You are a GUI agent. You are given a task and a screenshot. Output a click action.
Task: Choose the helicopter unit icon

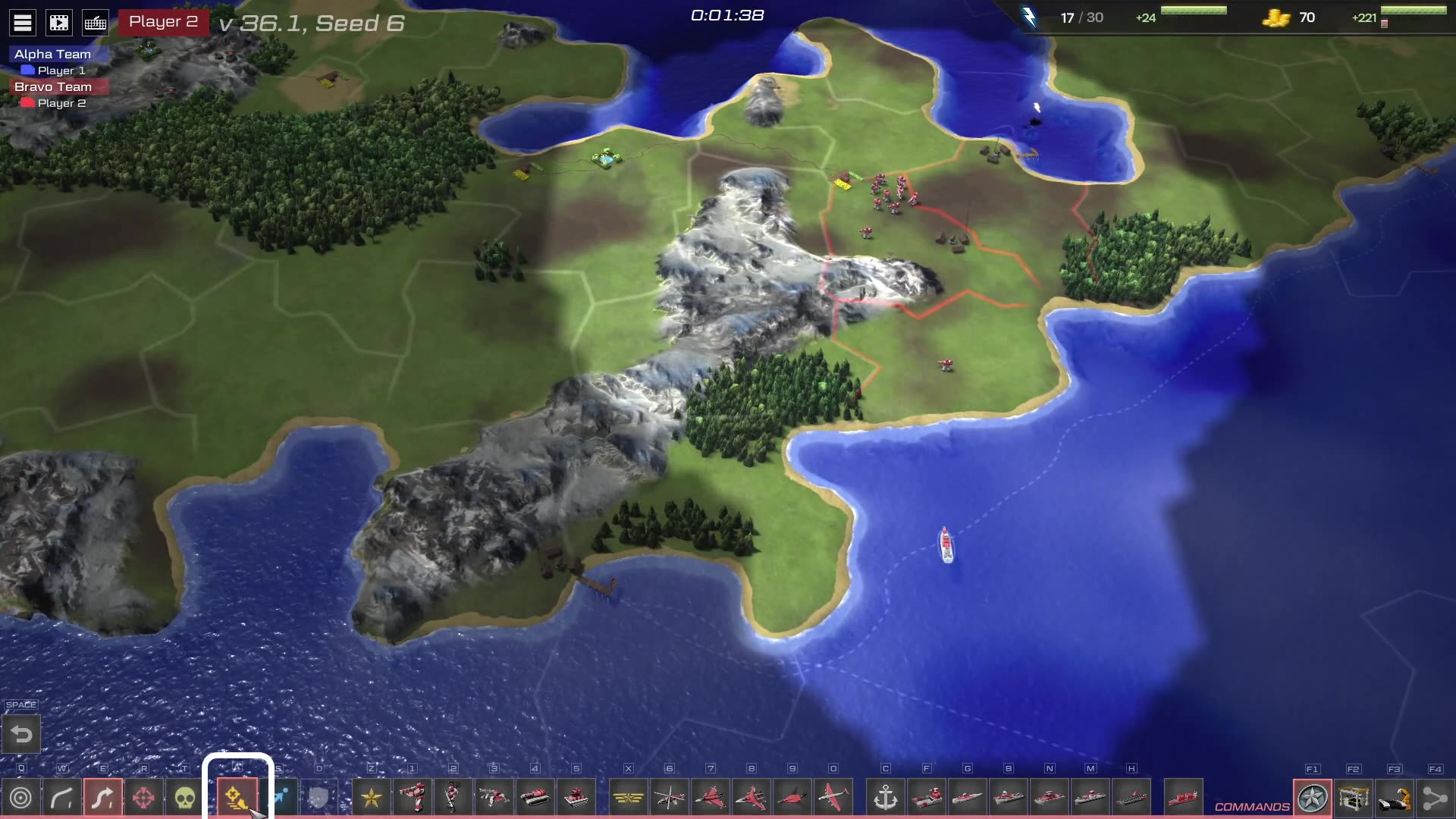click(x=670, y=798)
